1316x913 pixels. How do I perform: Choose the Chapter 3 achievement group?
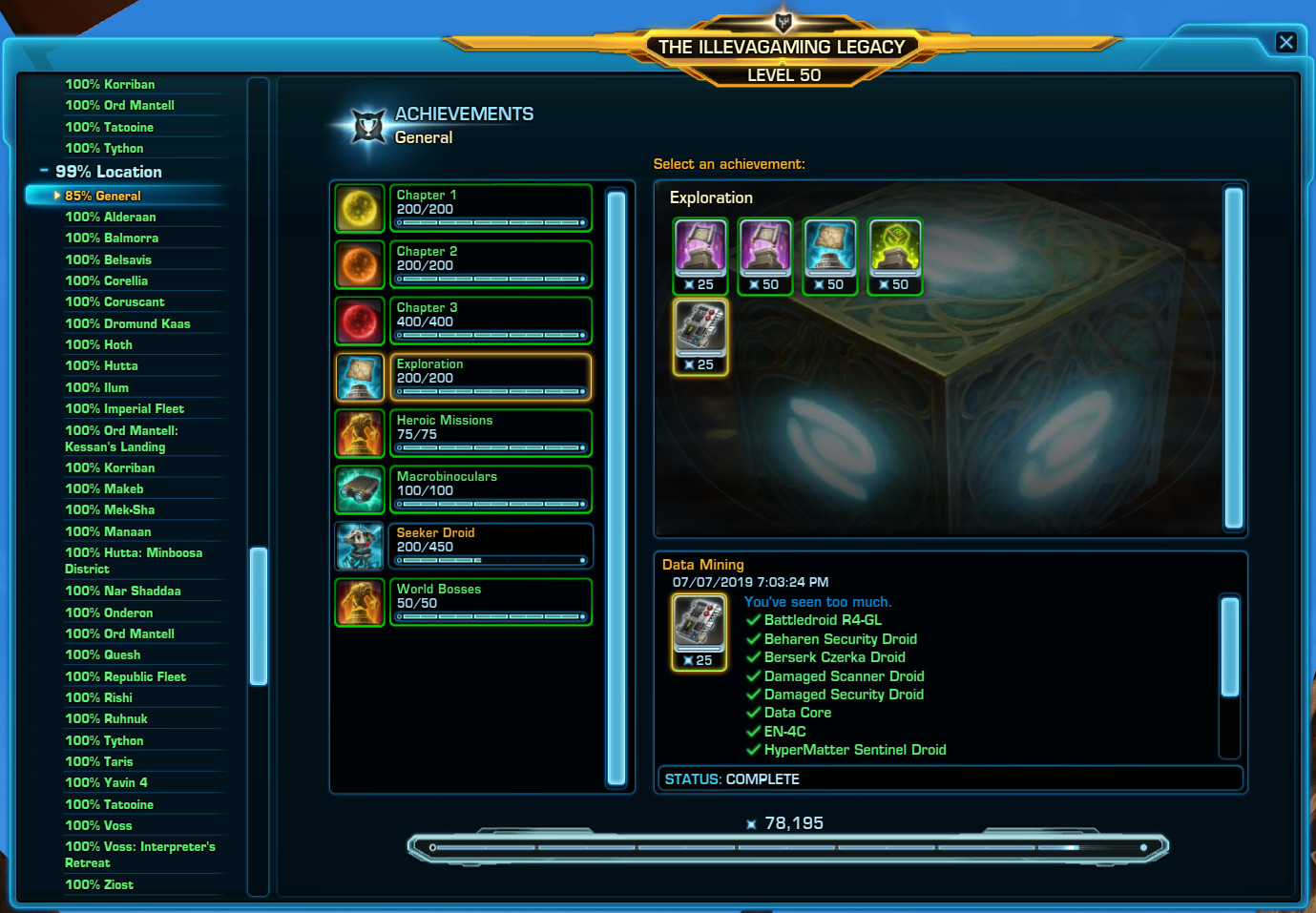click(490, 321)
